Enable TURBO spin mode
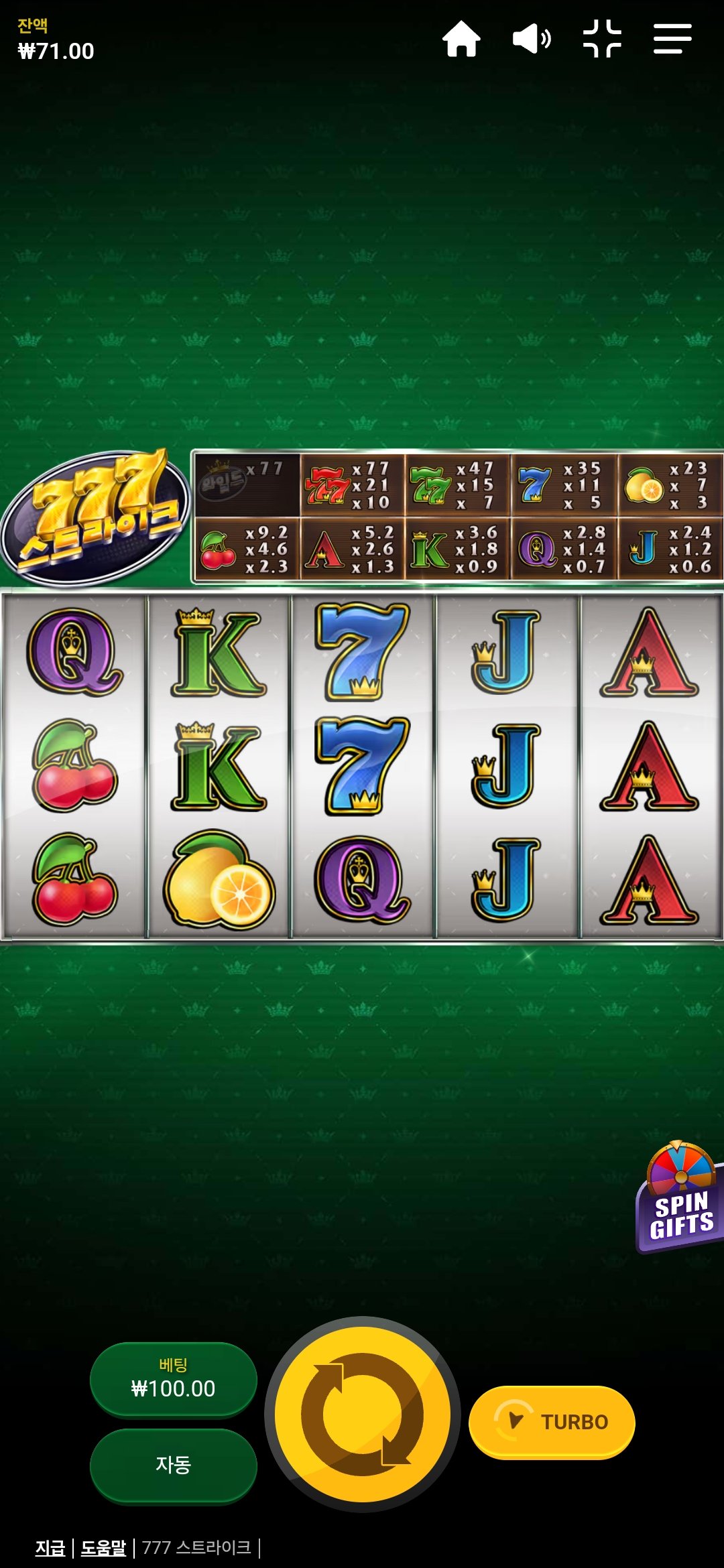This screenshot has width=724, height=1568. [x=552, y=1421]
